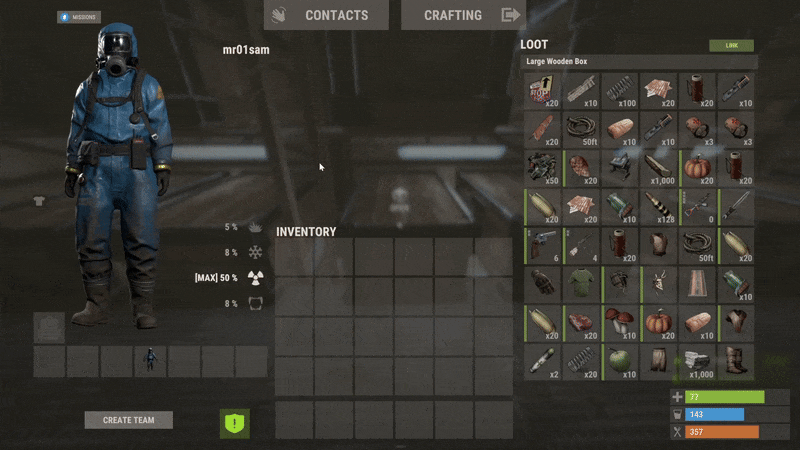Select the green t-shirt item
The width and height of the screenshot is (800, 450).
click(x=582, y=284)
